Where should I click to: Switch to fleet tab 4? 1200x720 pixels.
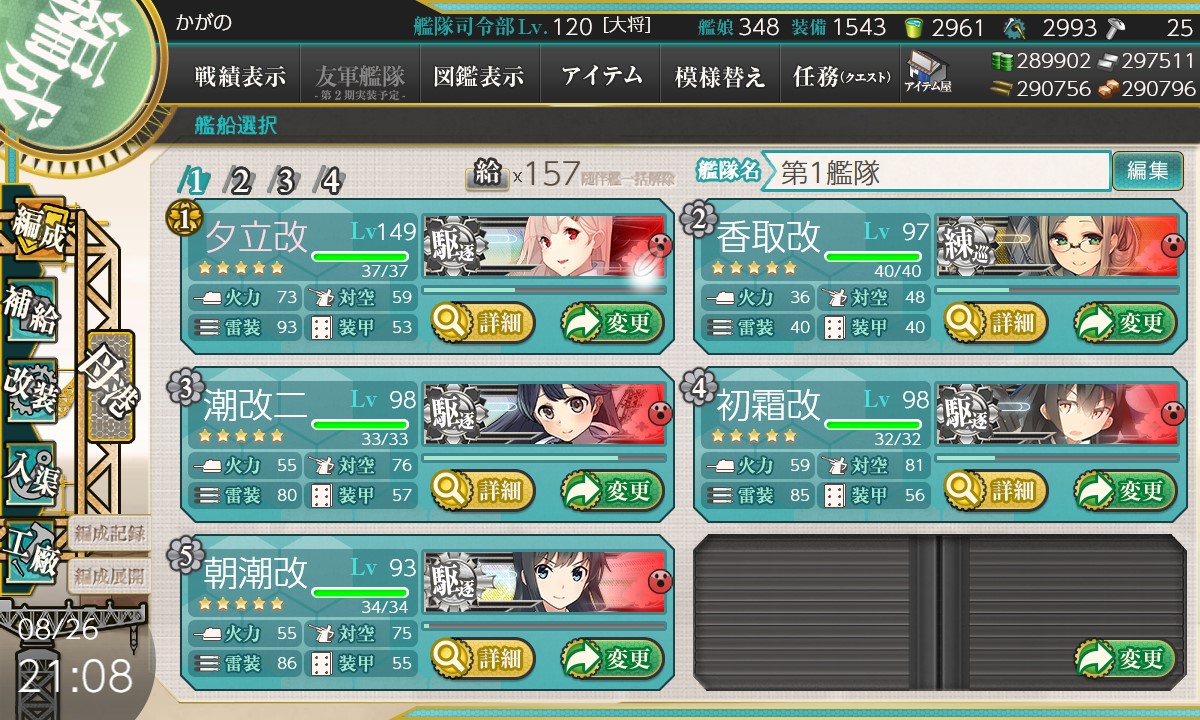pyautogui.click(x=329, y=181)
